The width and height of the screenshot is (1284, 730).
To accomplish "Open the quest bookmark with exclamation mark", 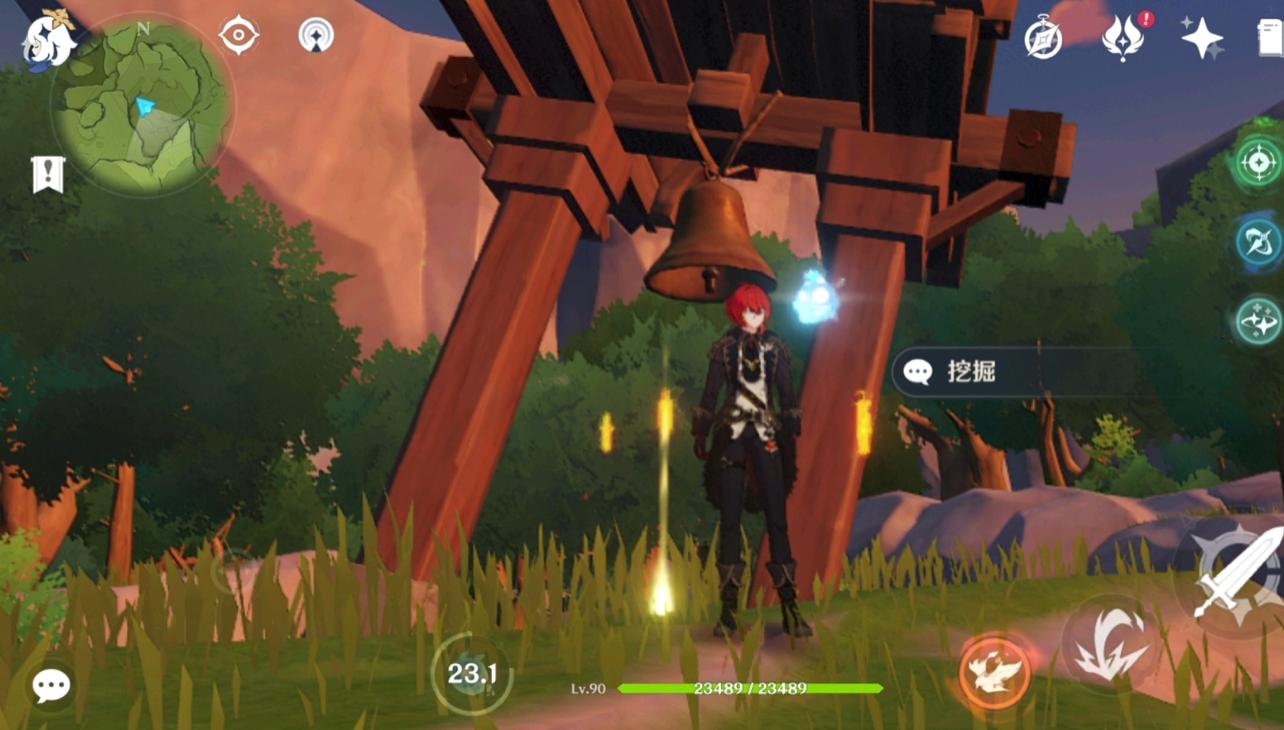I will [x=48, y=175].
